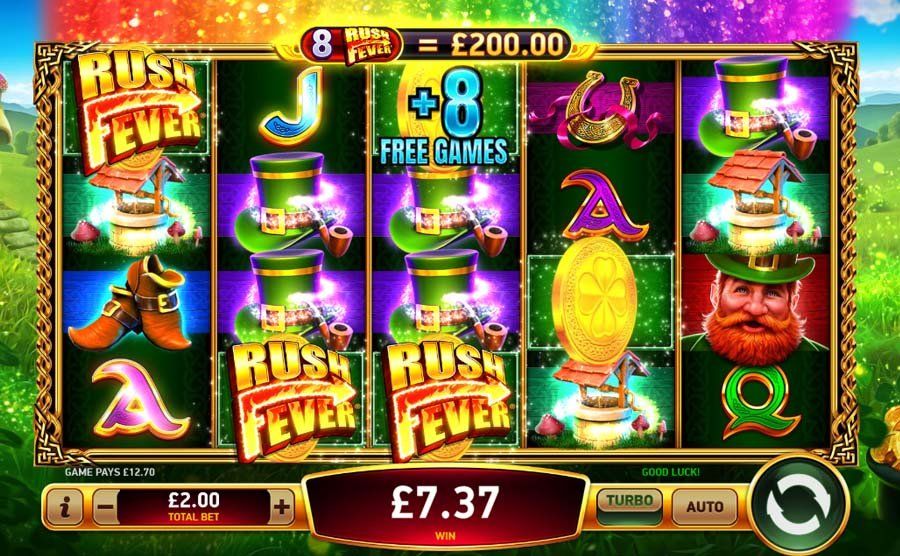Increase the total bet with plus

[x=282, y=508]
